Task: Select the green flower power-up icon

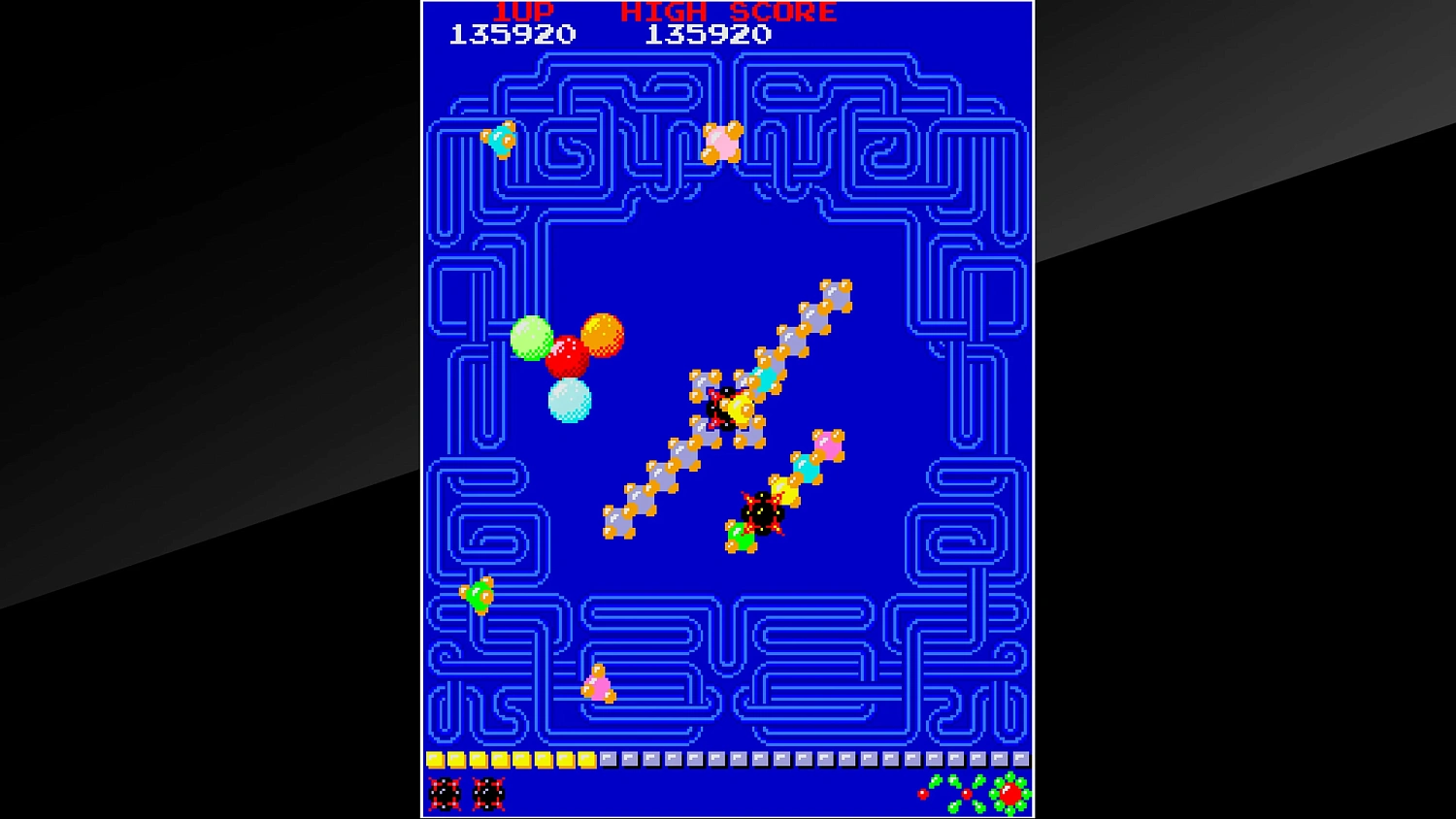Action: coord(956,794)
